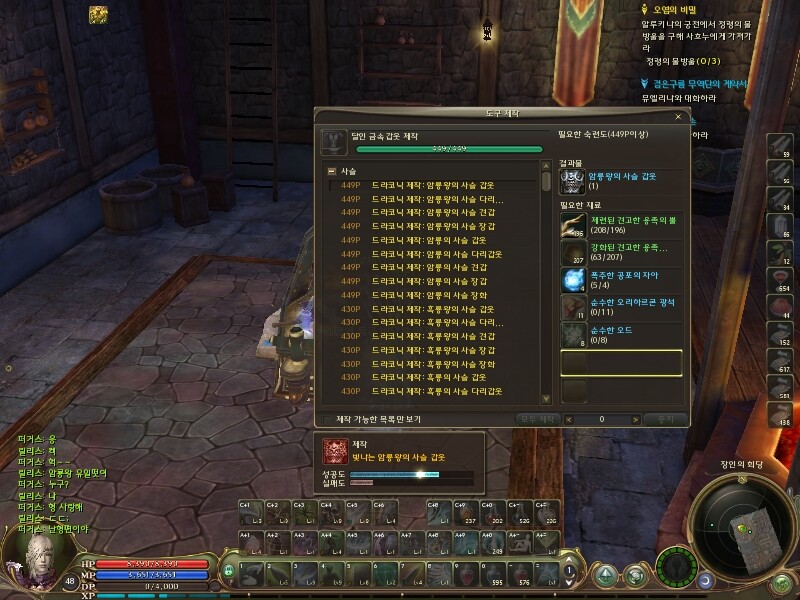Click the 순수한 오드 material icon
This screenshot has width=800, height=600.
point(573,334)
